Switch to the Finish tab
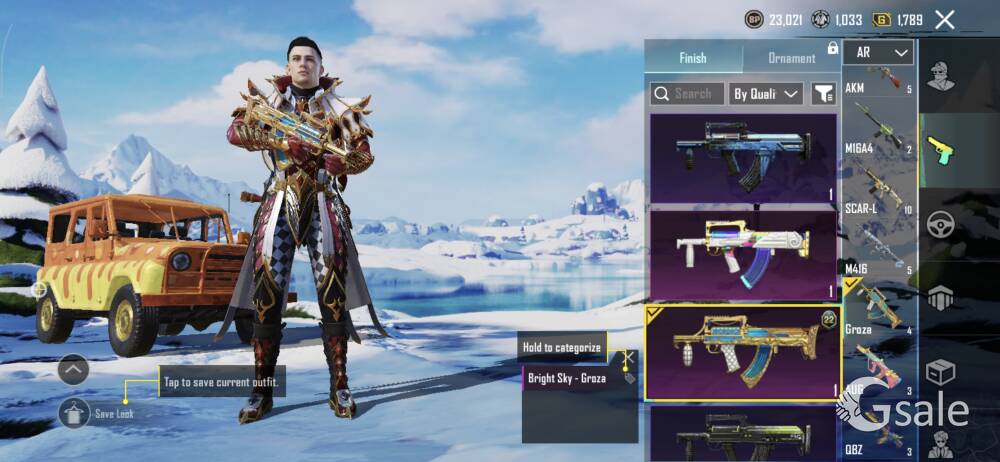Viewport: 1000px width, 462px height. click(693, 58)
